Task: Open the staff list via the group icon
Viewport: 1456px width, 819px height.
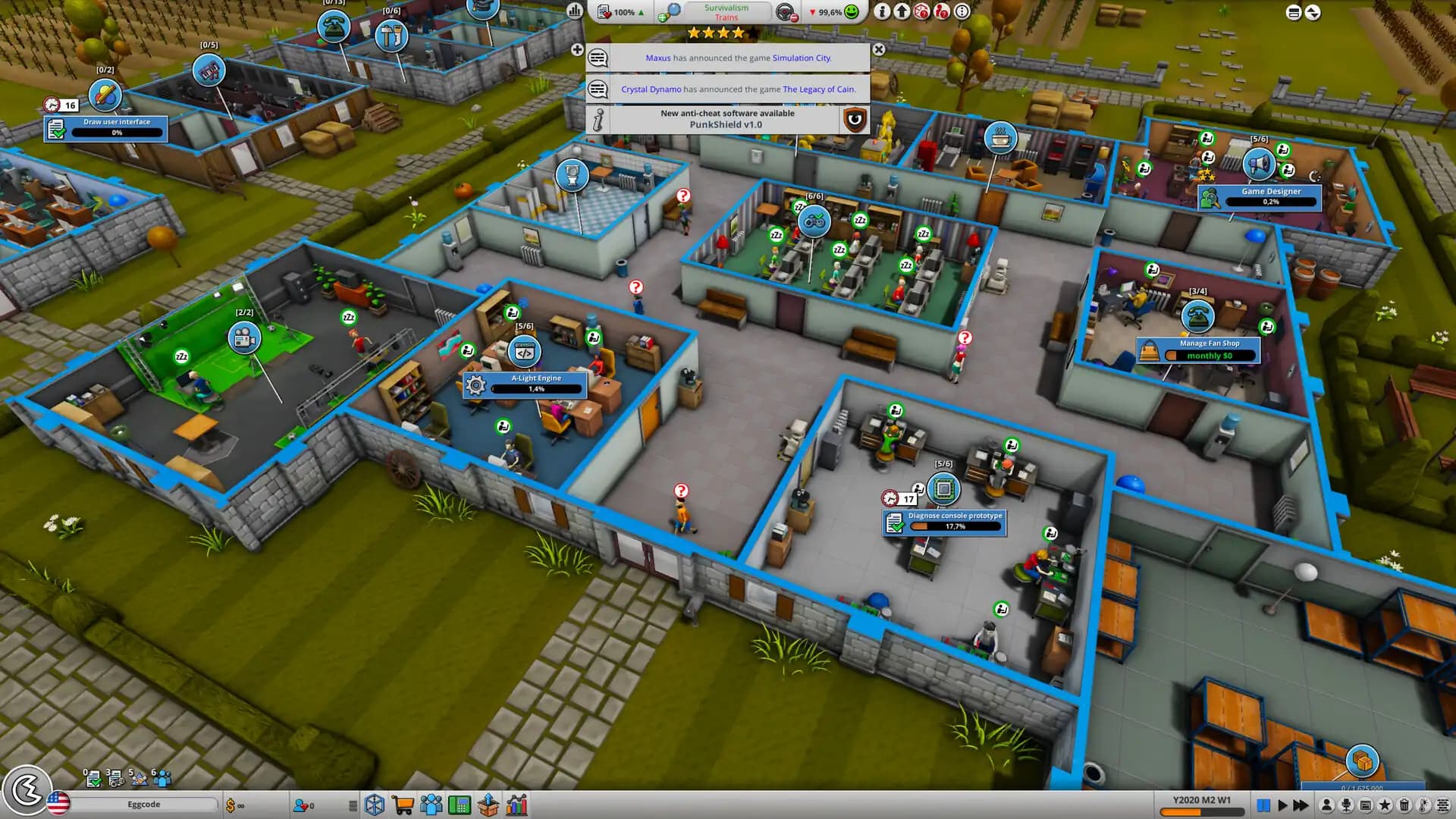Action: (x=430, y=805)
